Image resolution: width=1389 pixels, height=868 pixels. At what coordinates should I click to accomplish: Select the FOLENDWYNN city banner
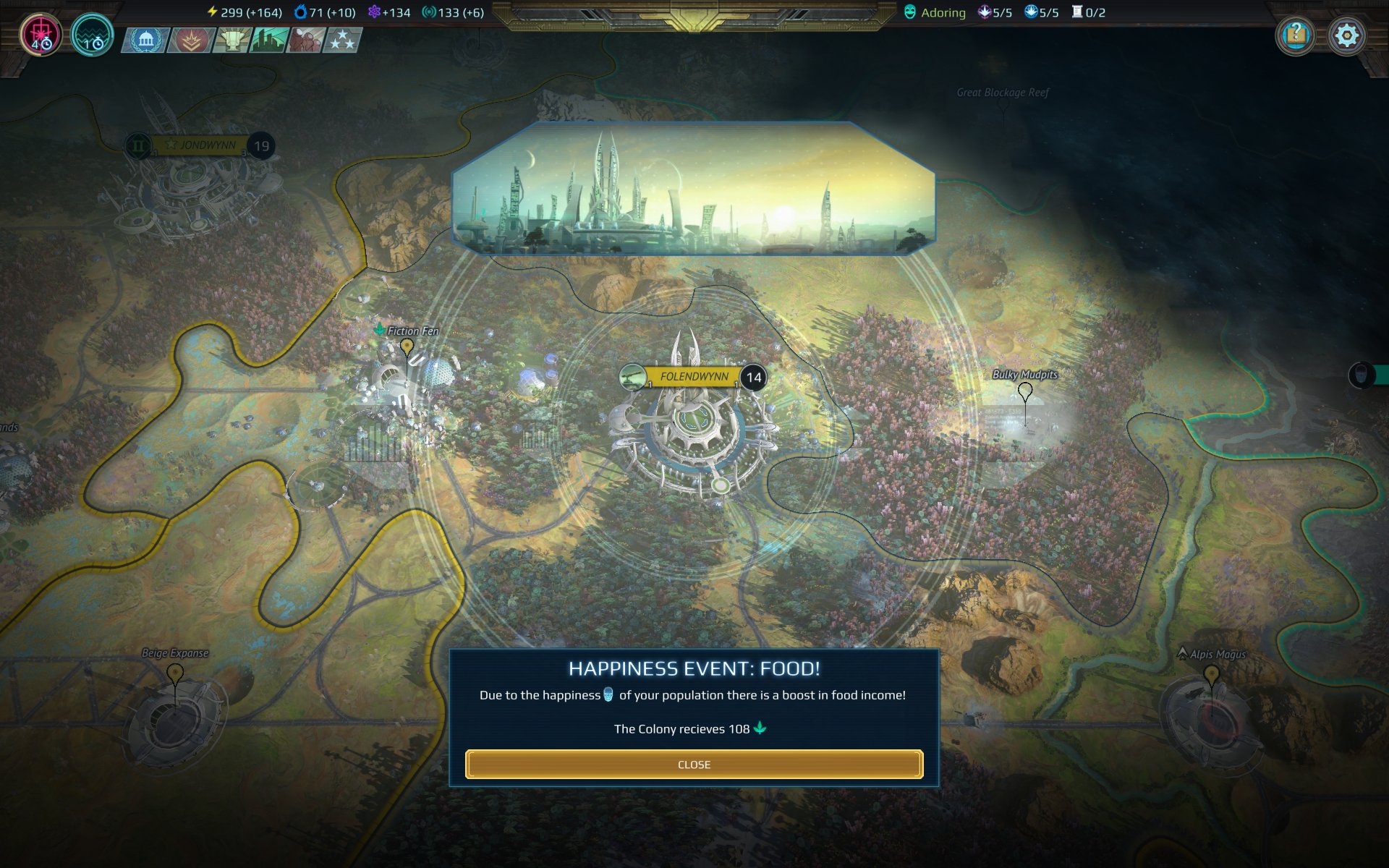(693, 376)
